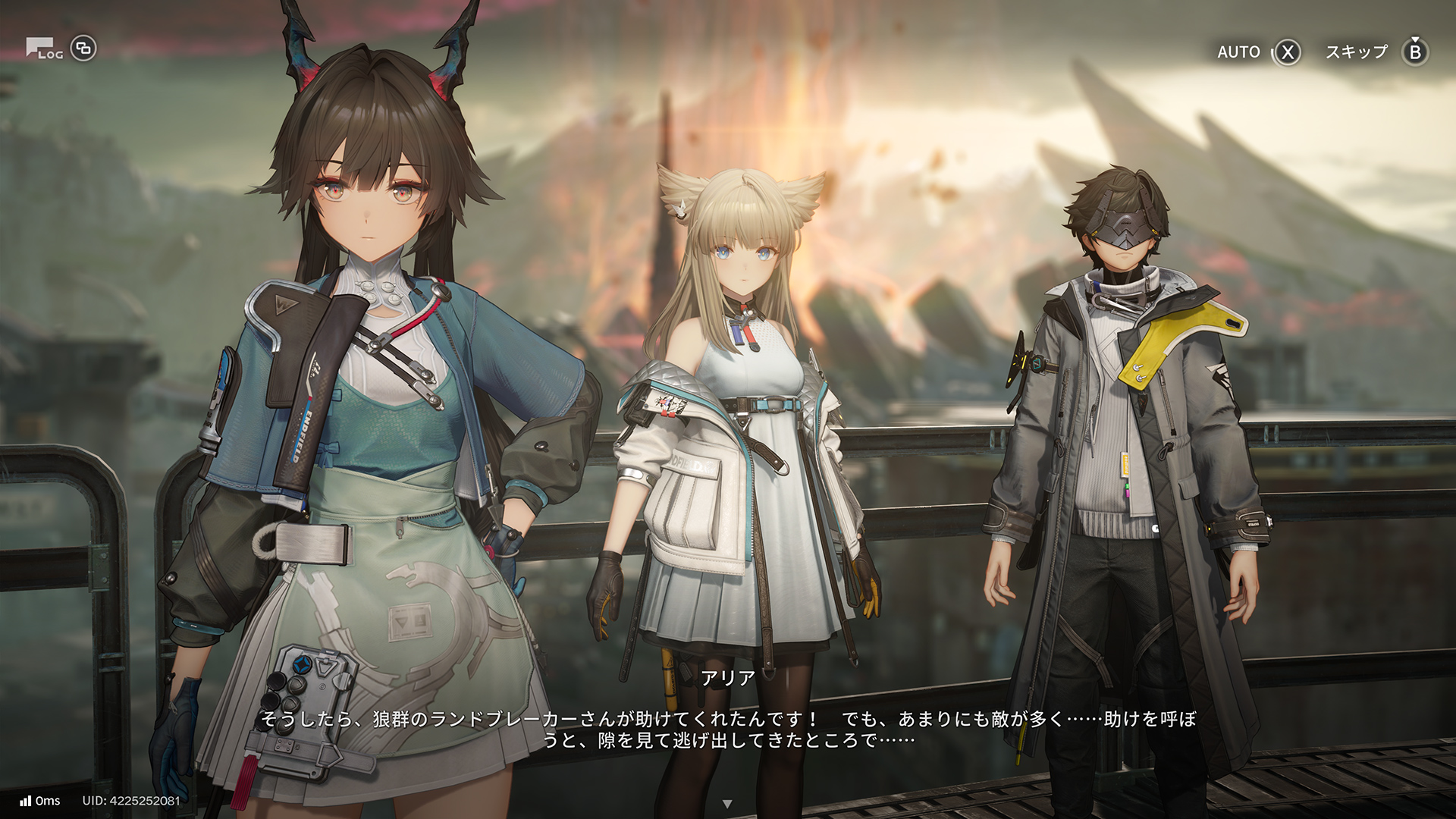This screenshot has height=819, width=1456.
Task: Open the dialogue LOG history
Action: pos(44,49)
